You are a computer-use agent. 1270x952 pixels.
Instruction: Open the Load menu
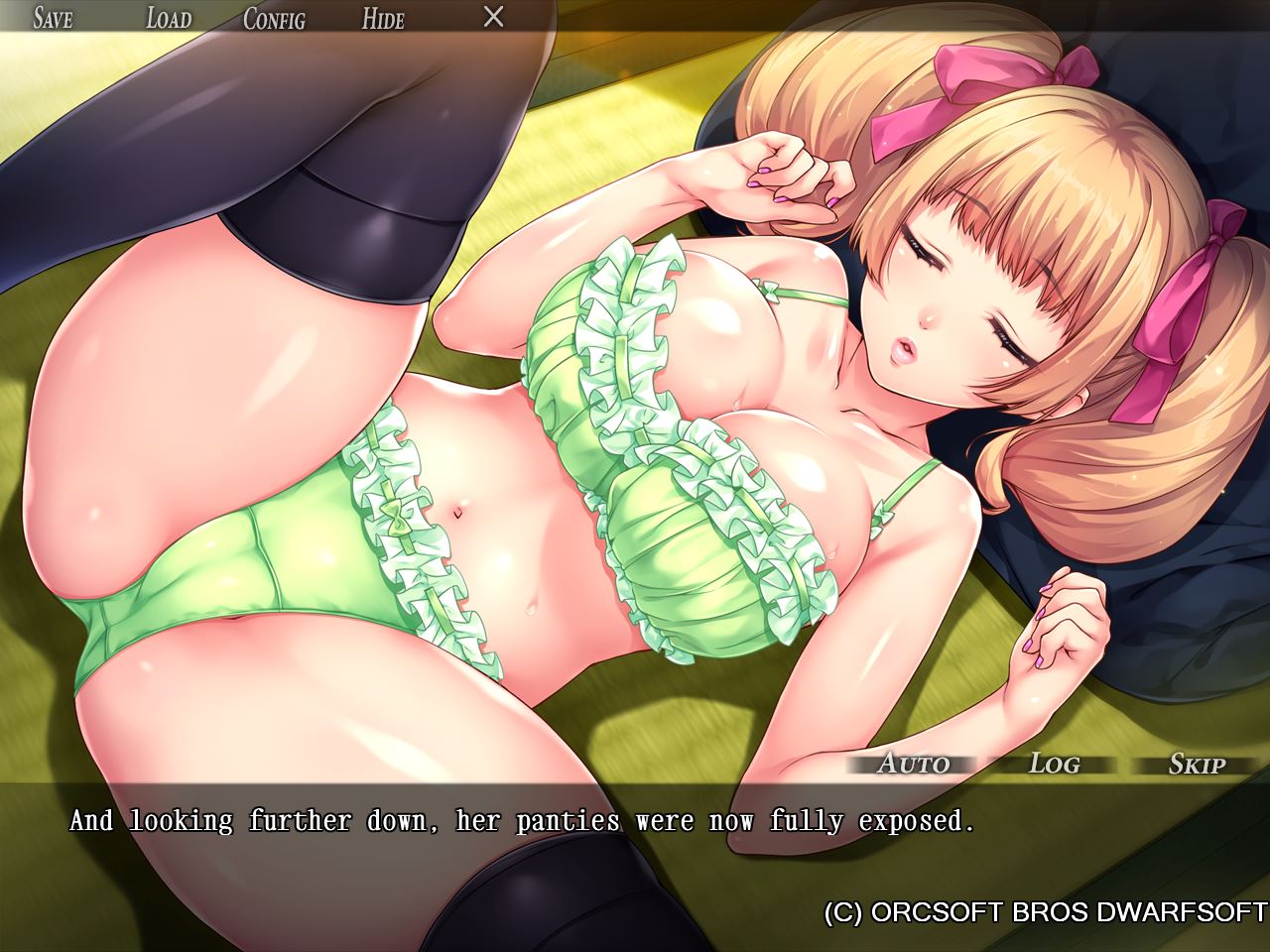click(168, 18)
